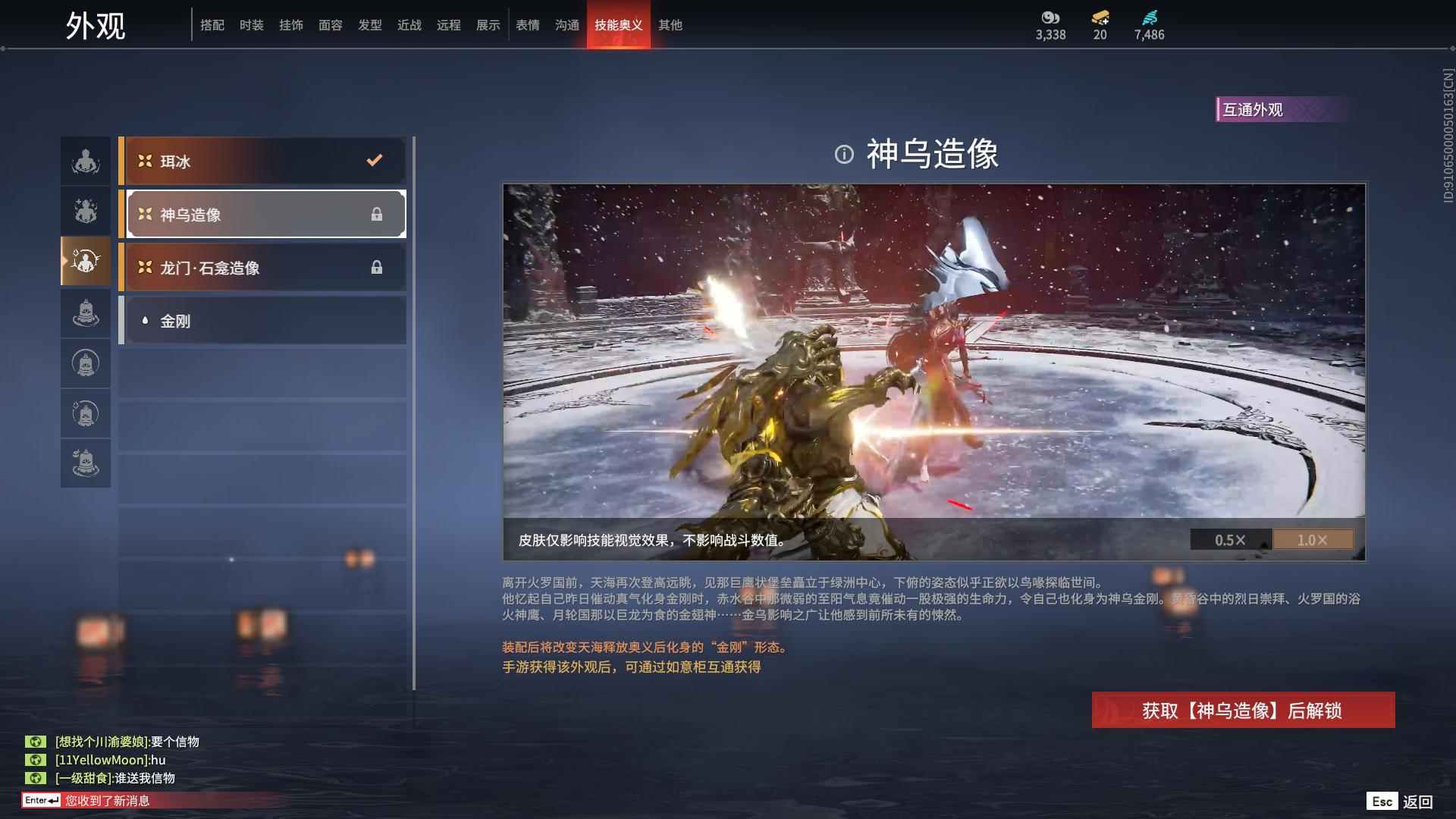Select the first meditation pose icon in sidebar
This screenshot has width=1456, height=819.
click(x=86, y=161)
